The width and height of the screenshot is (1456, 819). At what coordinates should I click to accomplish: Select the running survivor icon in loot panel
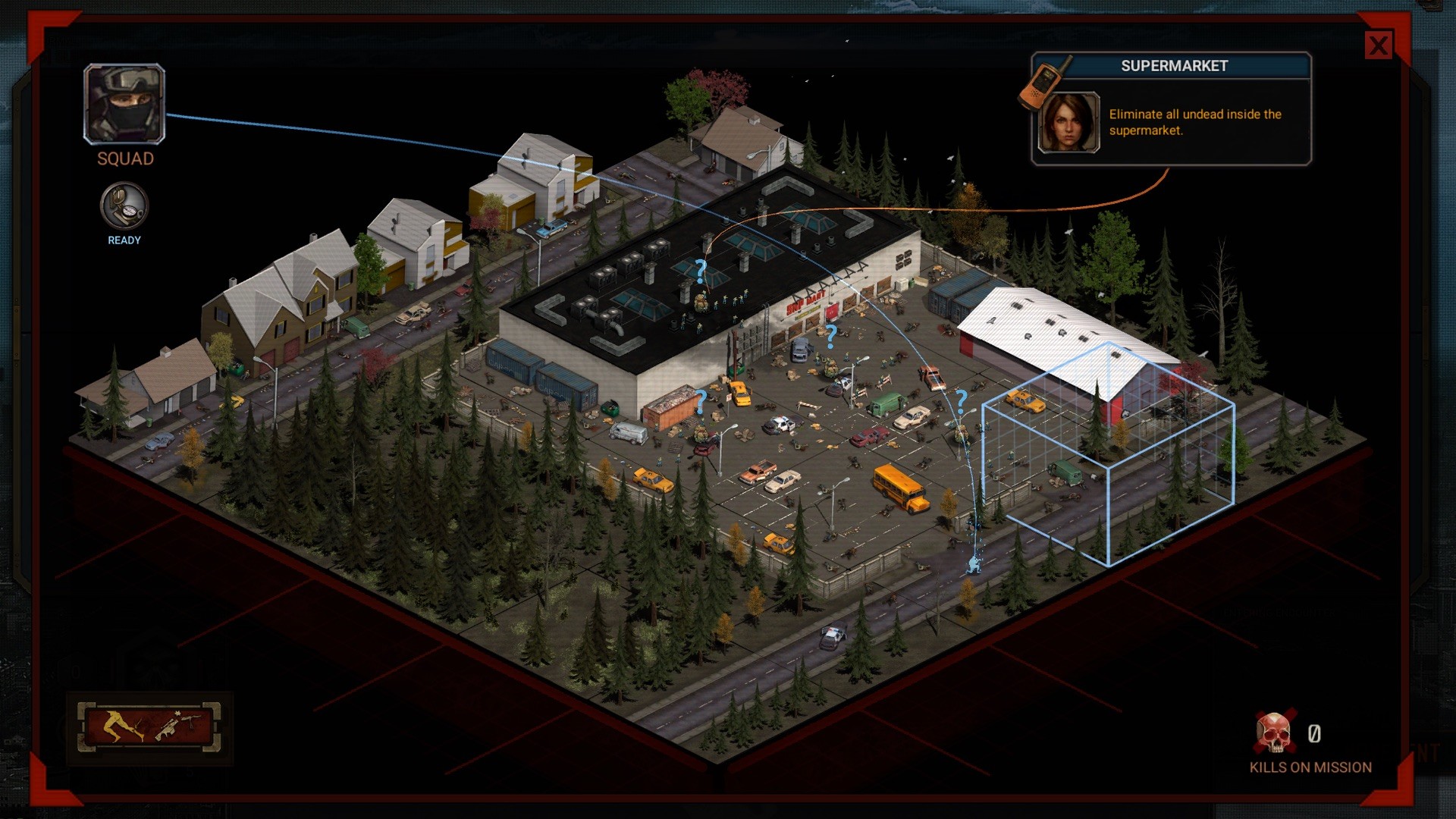point(115,726)
